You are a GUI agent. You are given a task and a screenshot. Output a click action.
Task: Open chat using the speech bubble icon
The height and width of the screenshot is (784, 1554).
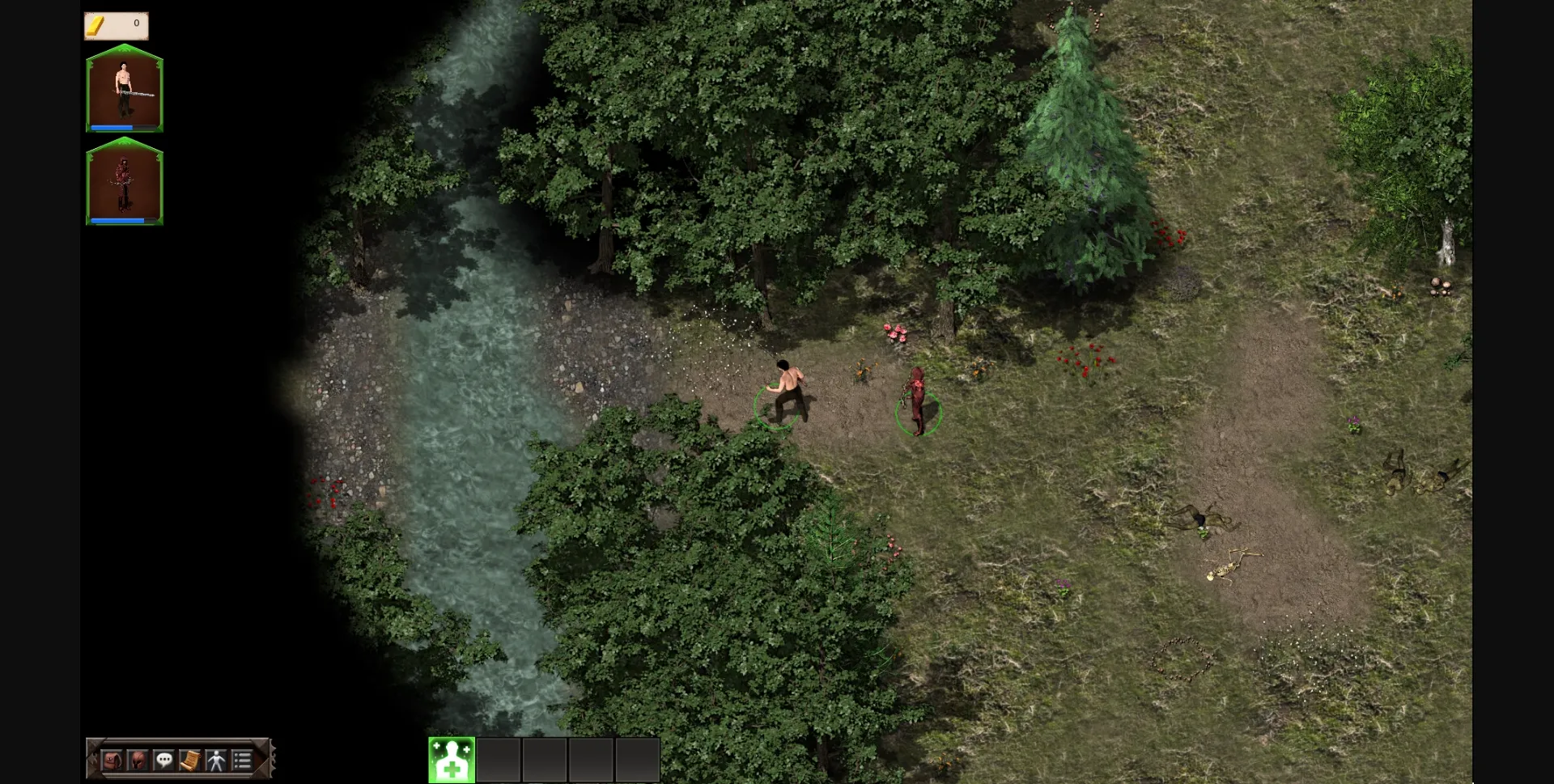(x=164, y=760)
